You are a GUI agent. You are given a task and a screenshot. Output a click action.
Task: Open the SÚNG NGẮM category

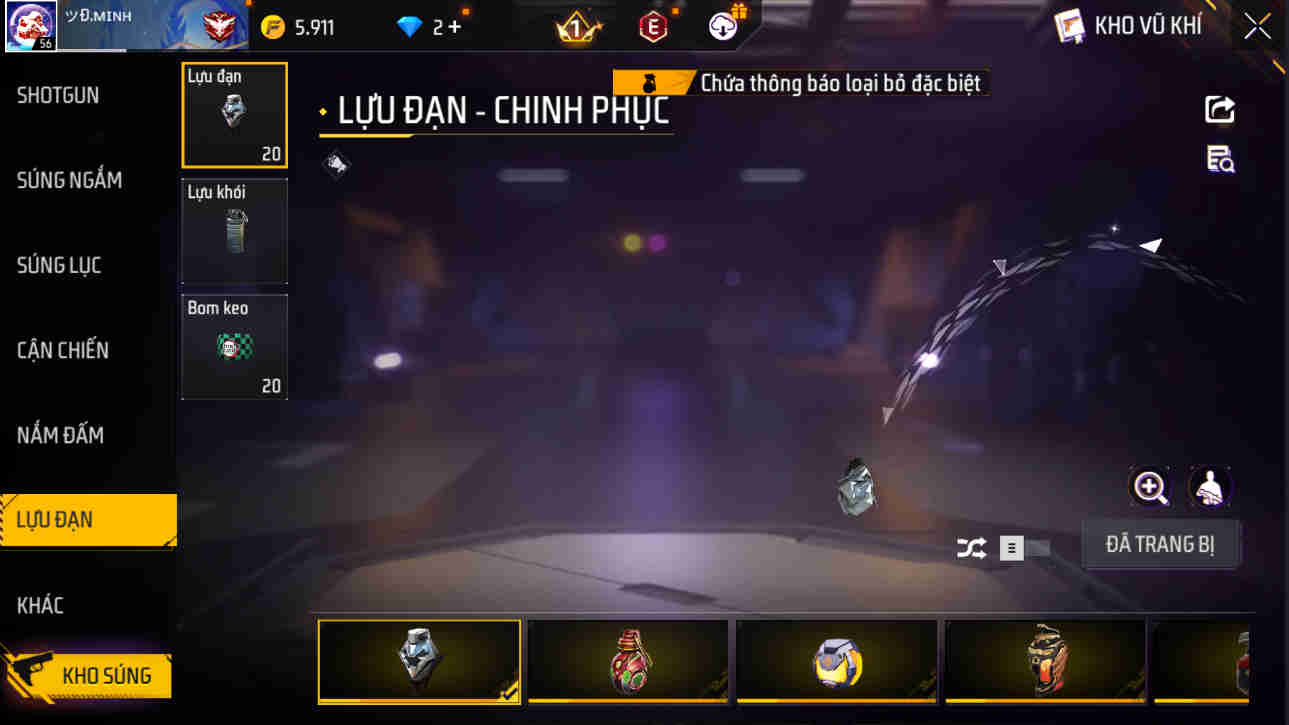68,180
